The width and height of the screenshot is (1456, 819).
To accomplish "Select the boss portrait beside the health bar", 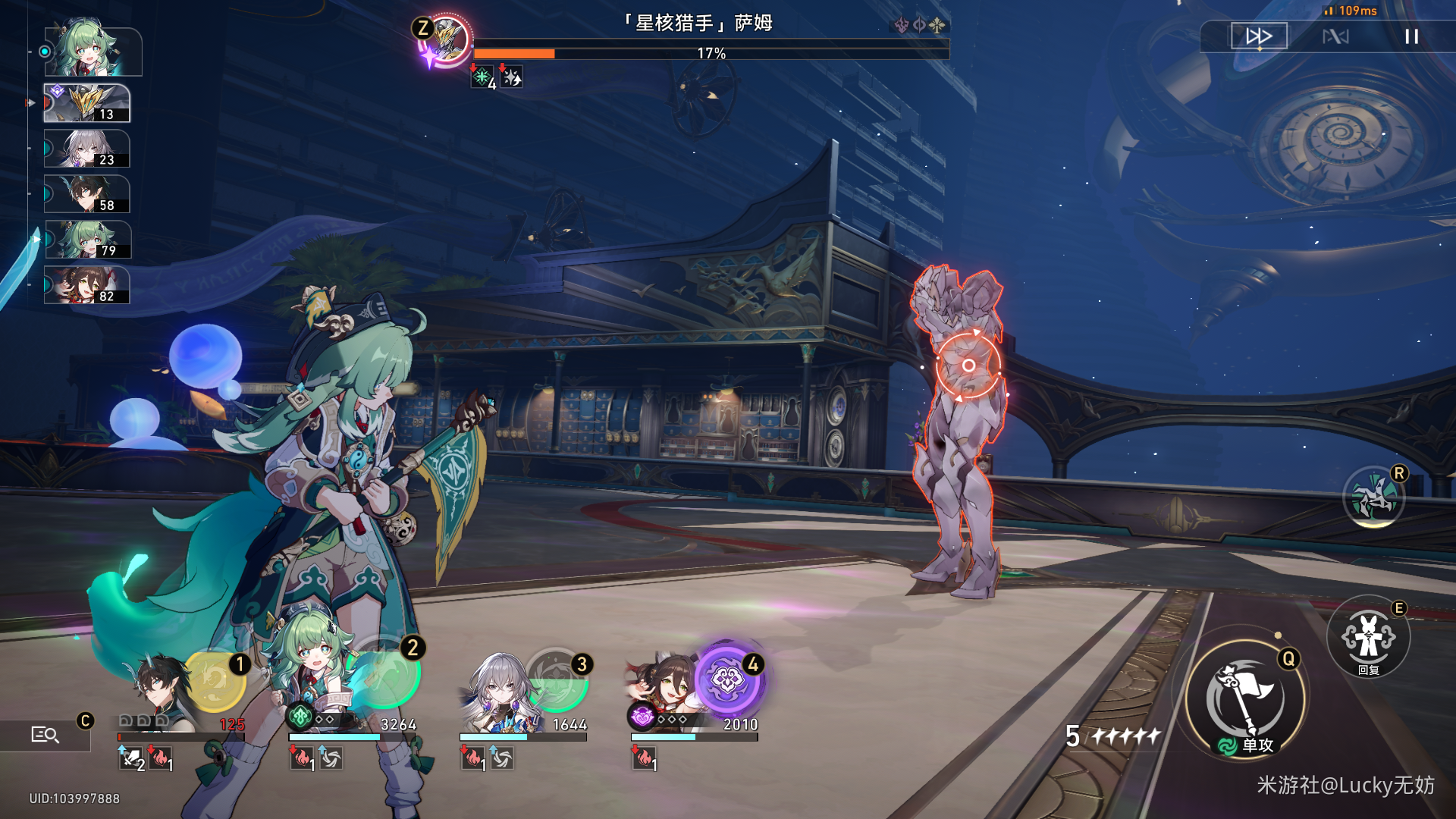I will coord(447,39).
